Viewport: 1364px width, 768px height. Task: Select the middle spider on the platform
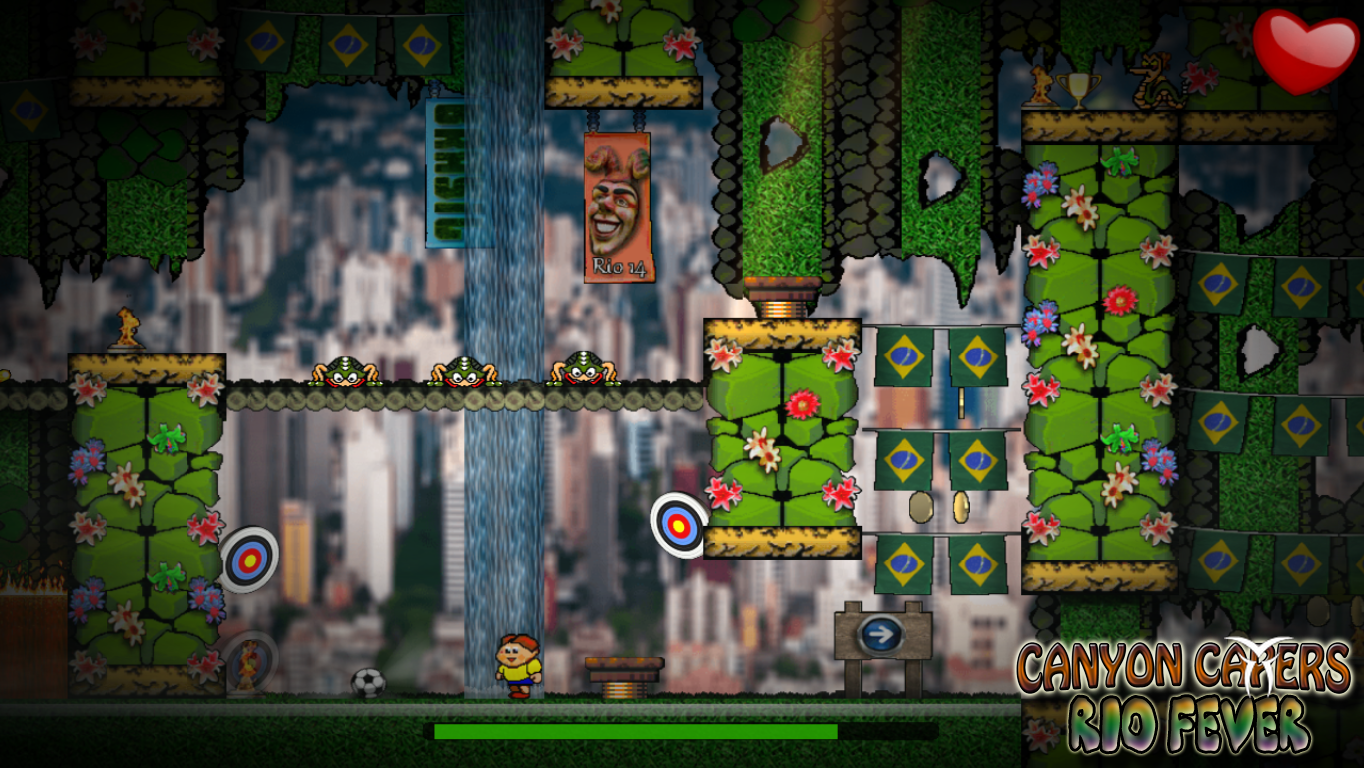(x=466, y=370)
